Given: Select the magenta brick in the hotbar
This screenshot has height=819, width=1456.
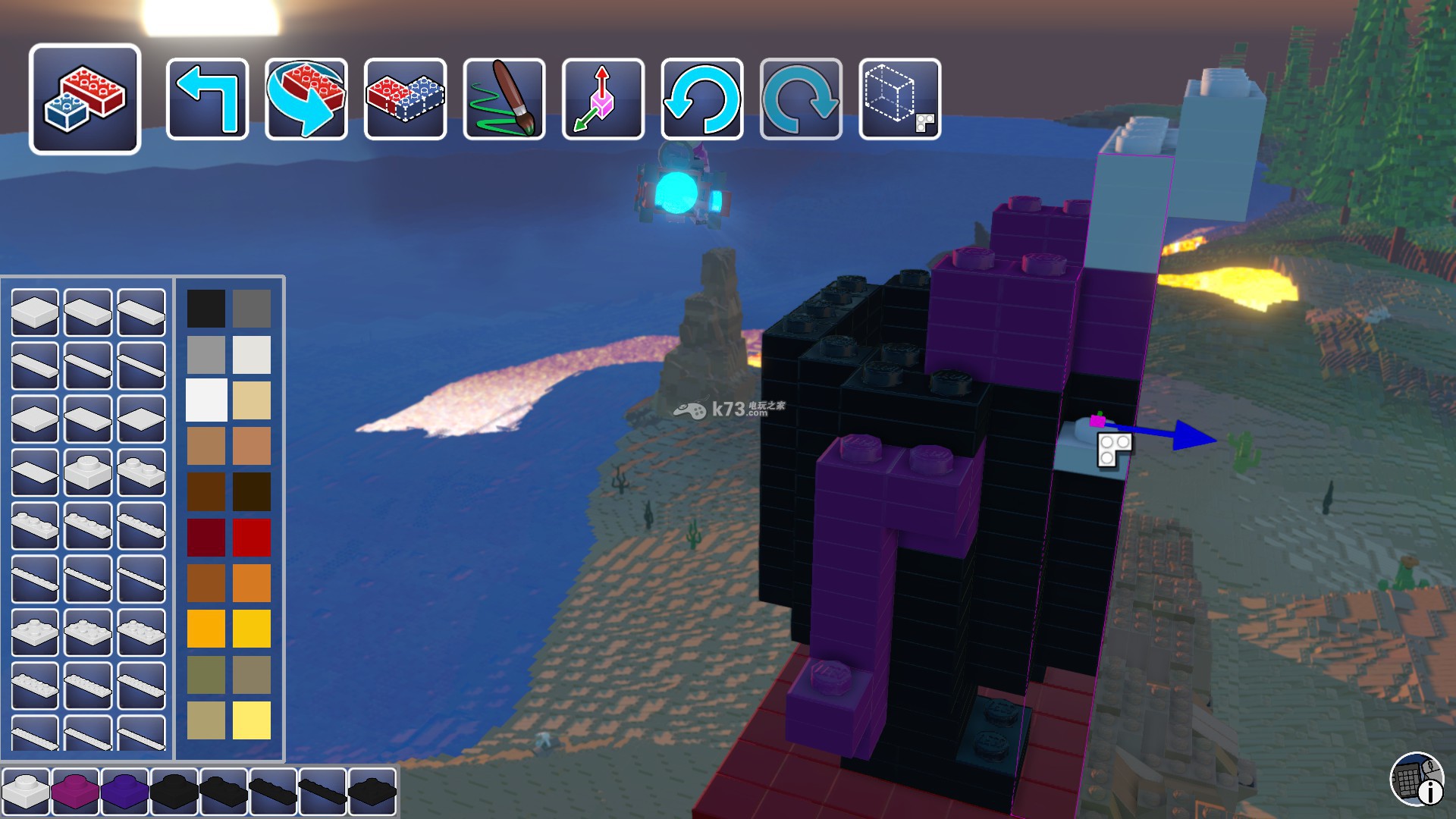Looking at the screenshot, I should [75, 790].
